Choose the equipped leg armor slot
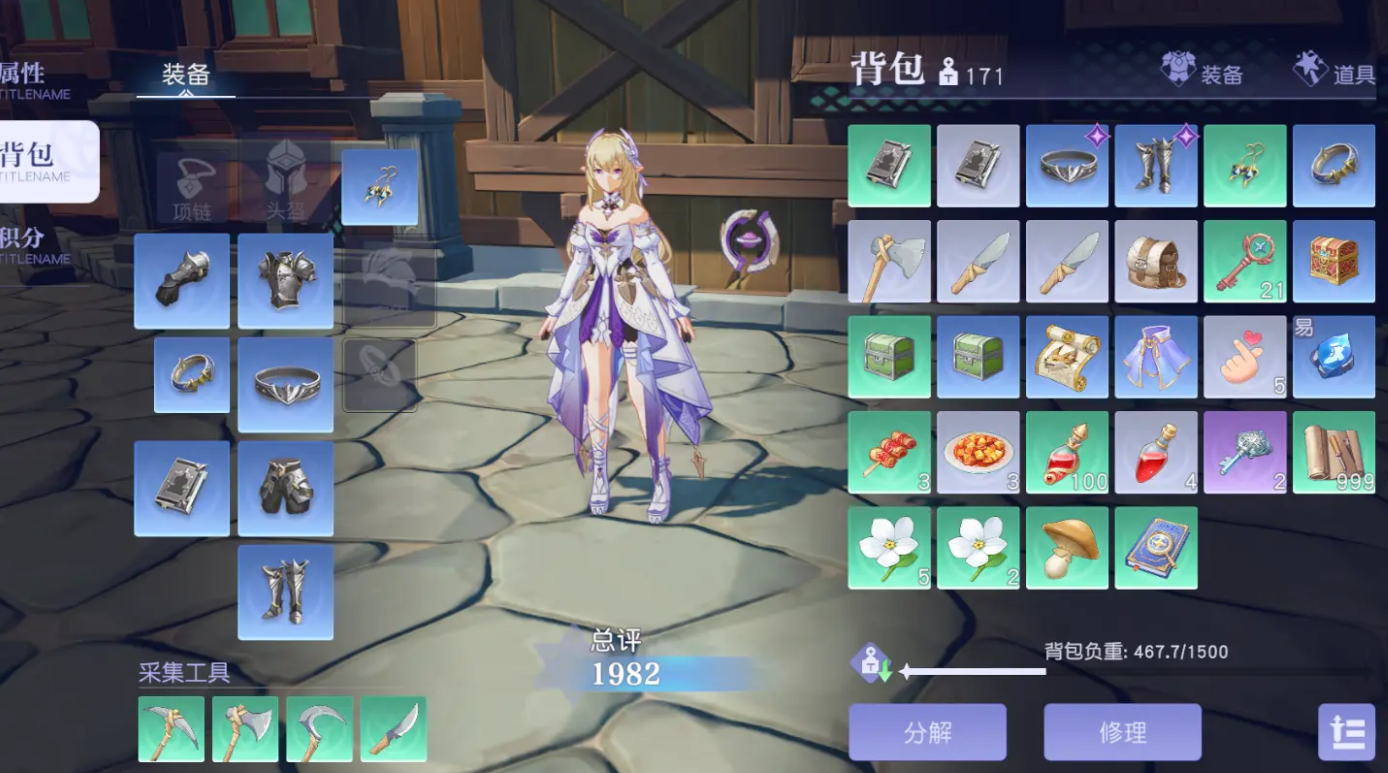The image size is (1388, 773). [285, 489]
